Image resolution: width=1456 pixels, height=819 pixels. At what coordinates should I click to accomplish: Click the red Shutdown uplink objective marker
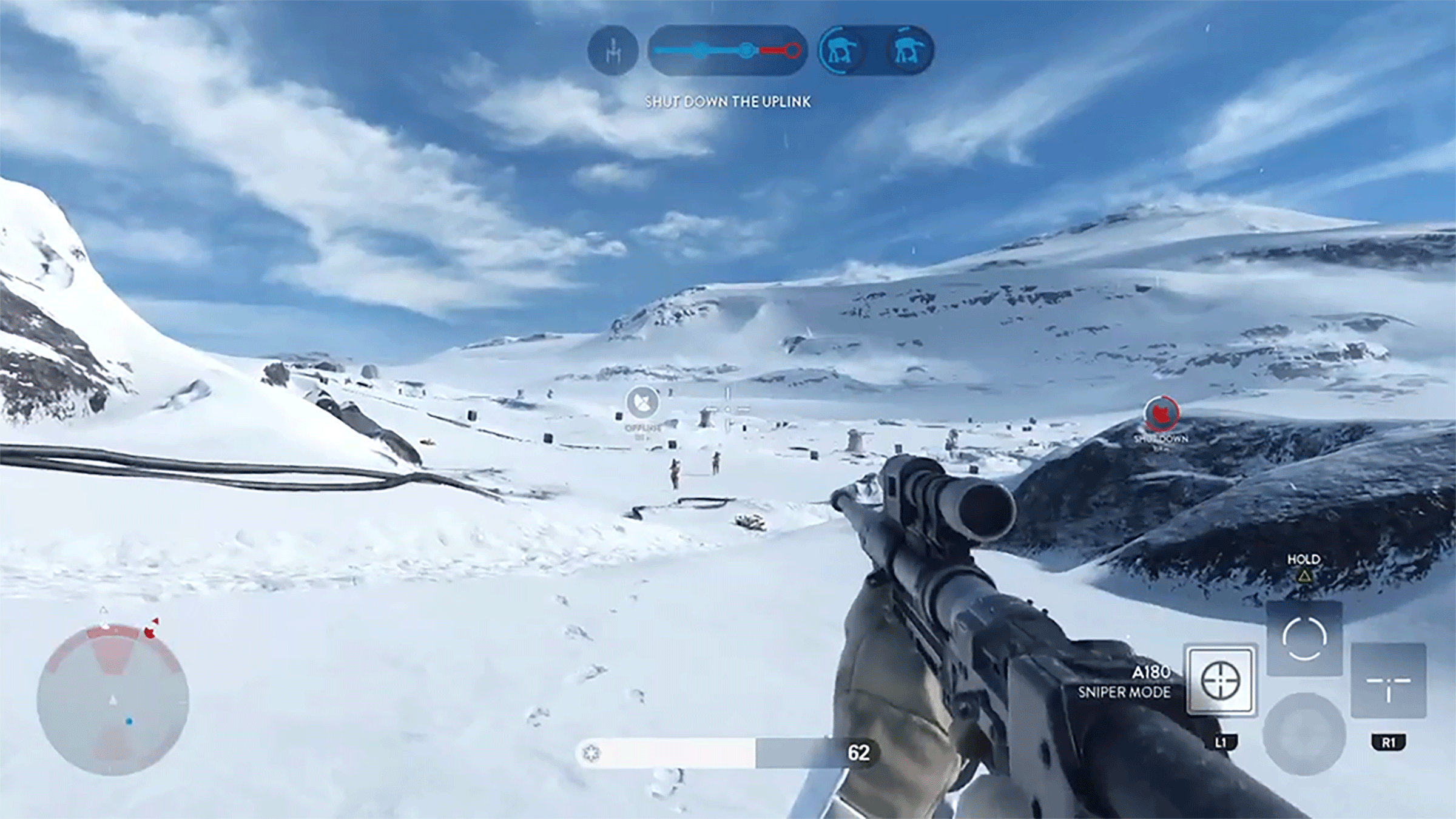tap(1161, 414)
